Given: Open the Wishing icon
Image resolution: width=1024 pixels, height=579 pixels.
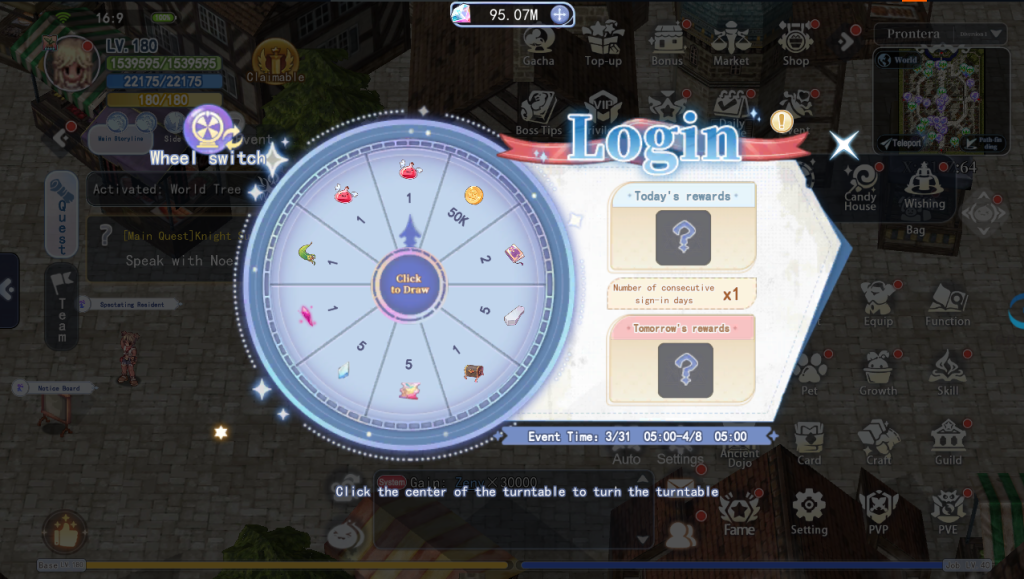Looking at the screenshot, I should pos(924,187).
